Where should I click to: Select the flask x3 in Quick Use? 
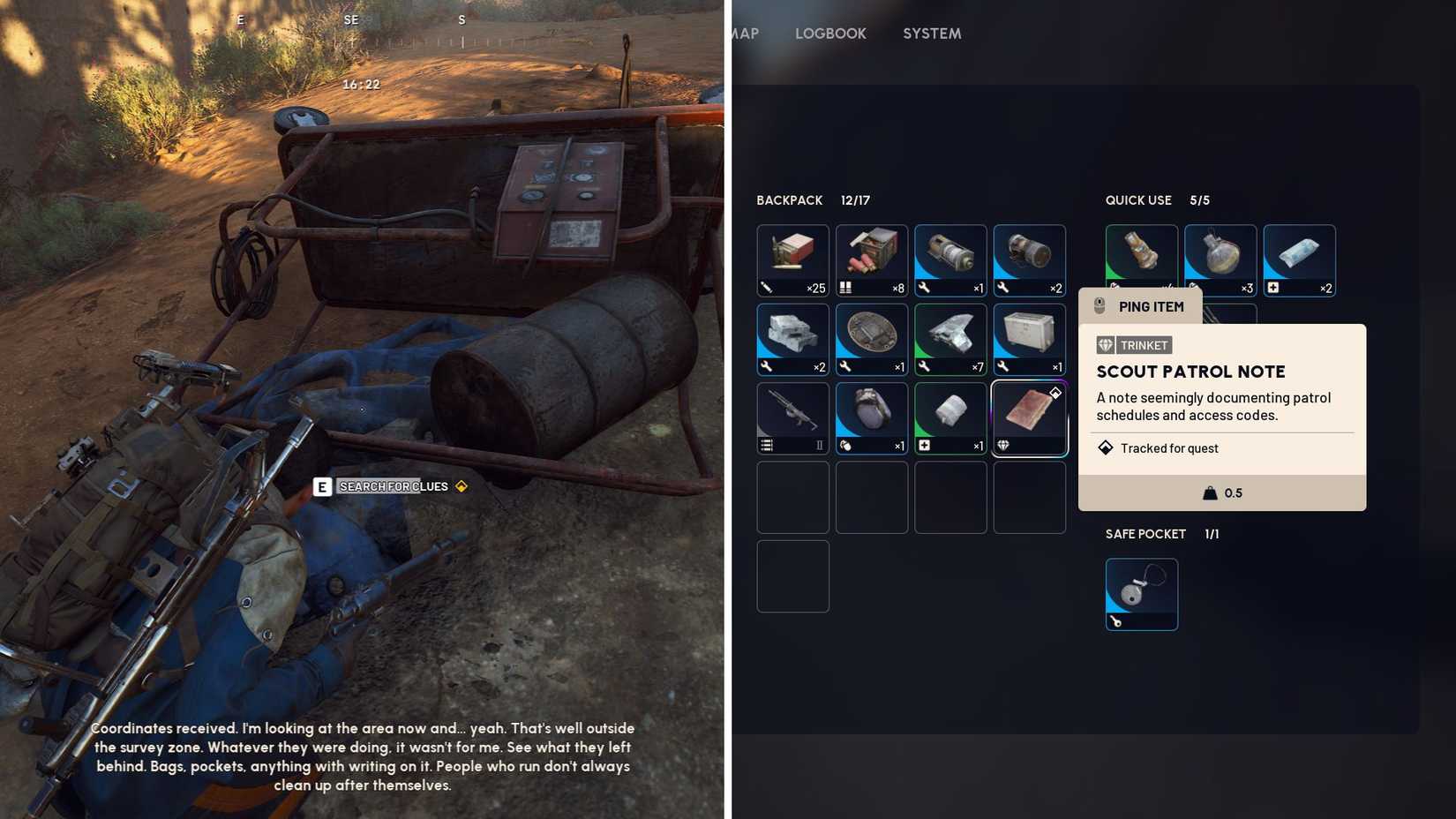1220,260
